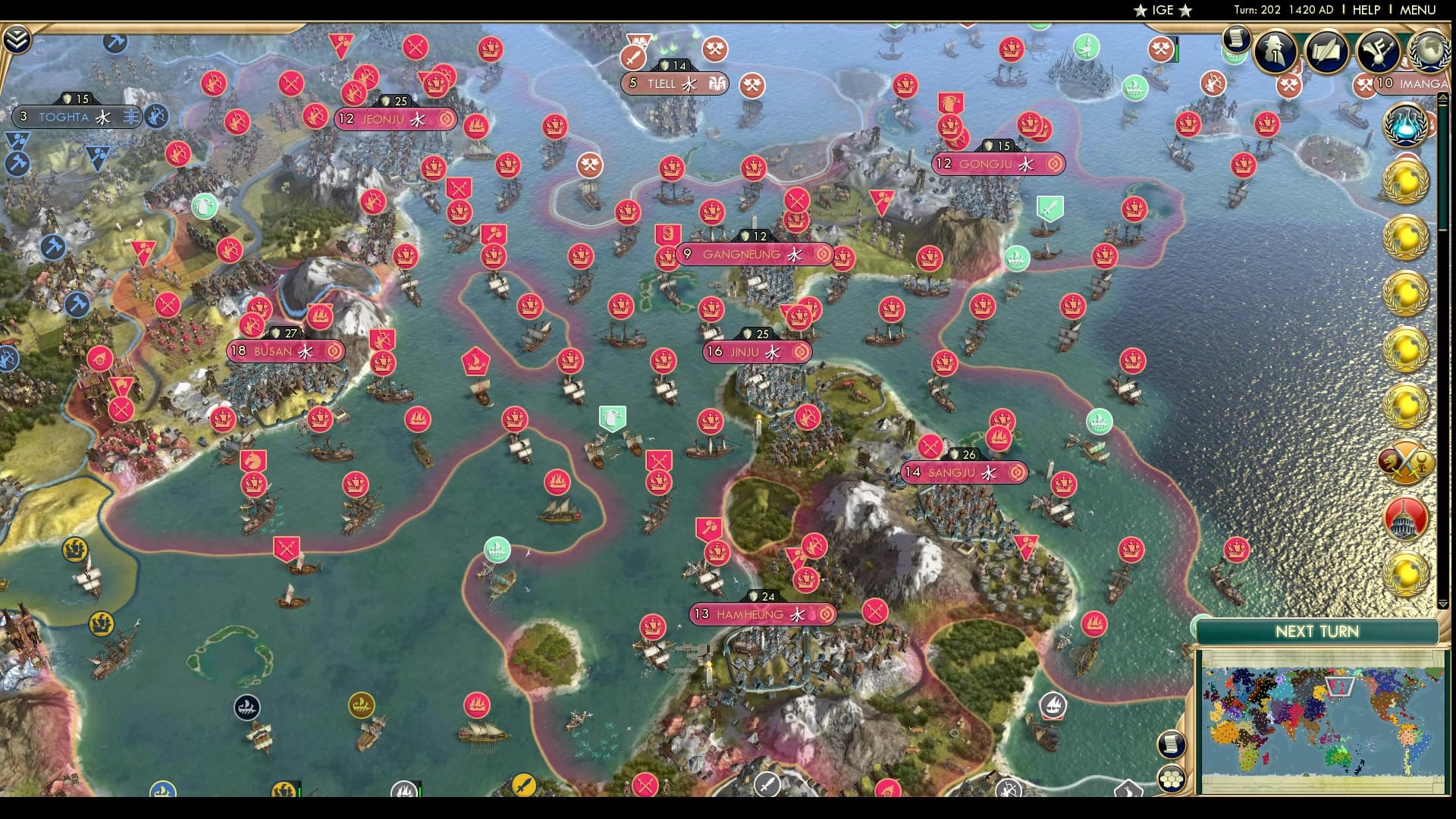
Task: Click the red Capitol building notification
Action: 1405,519
